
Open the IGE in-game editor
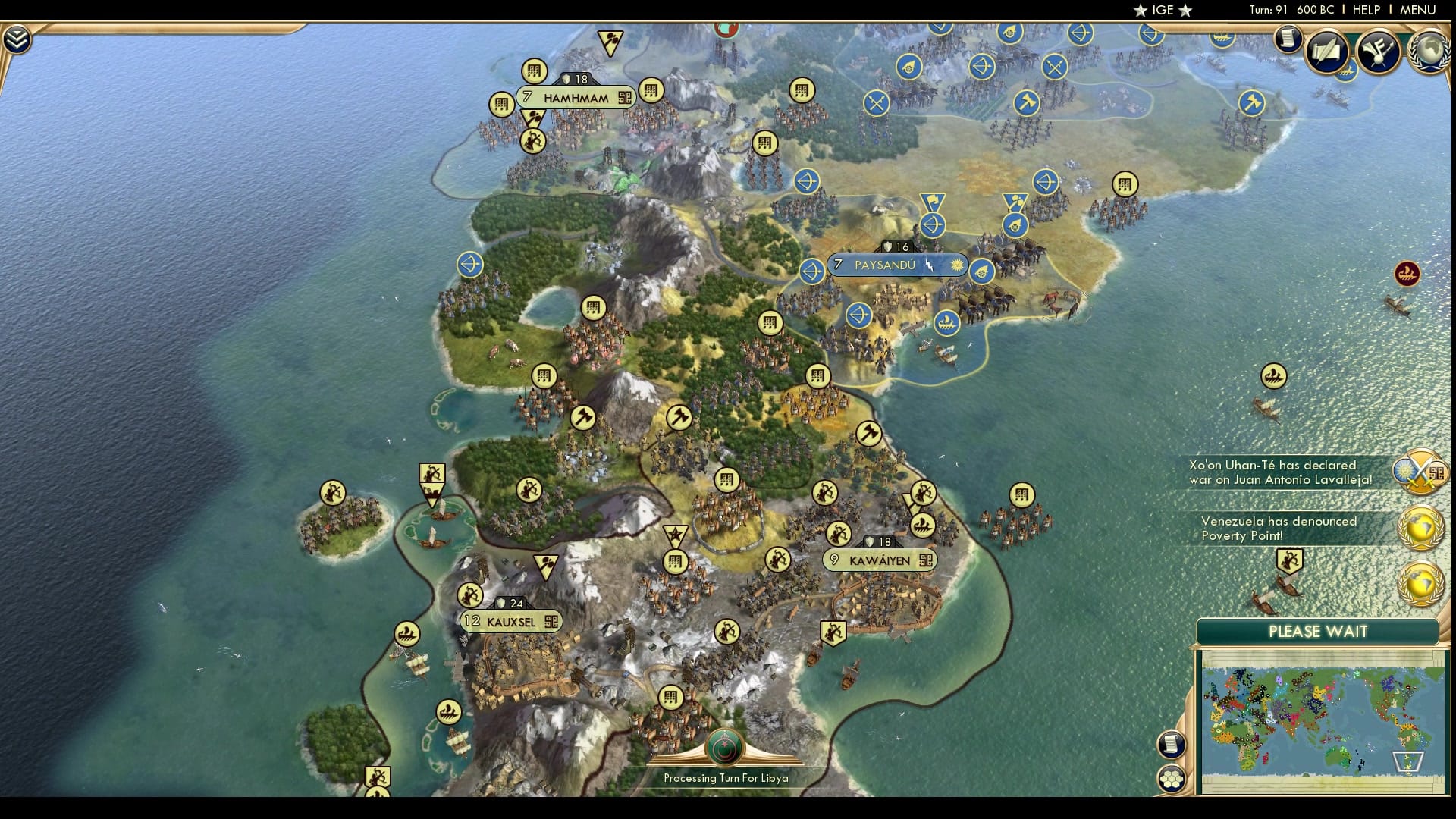[1163, 10]
